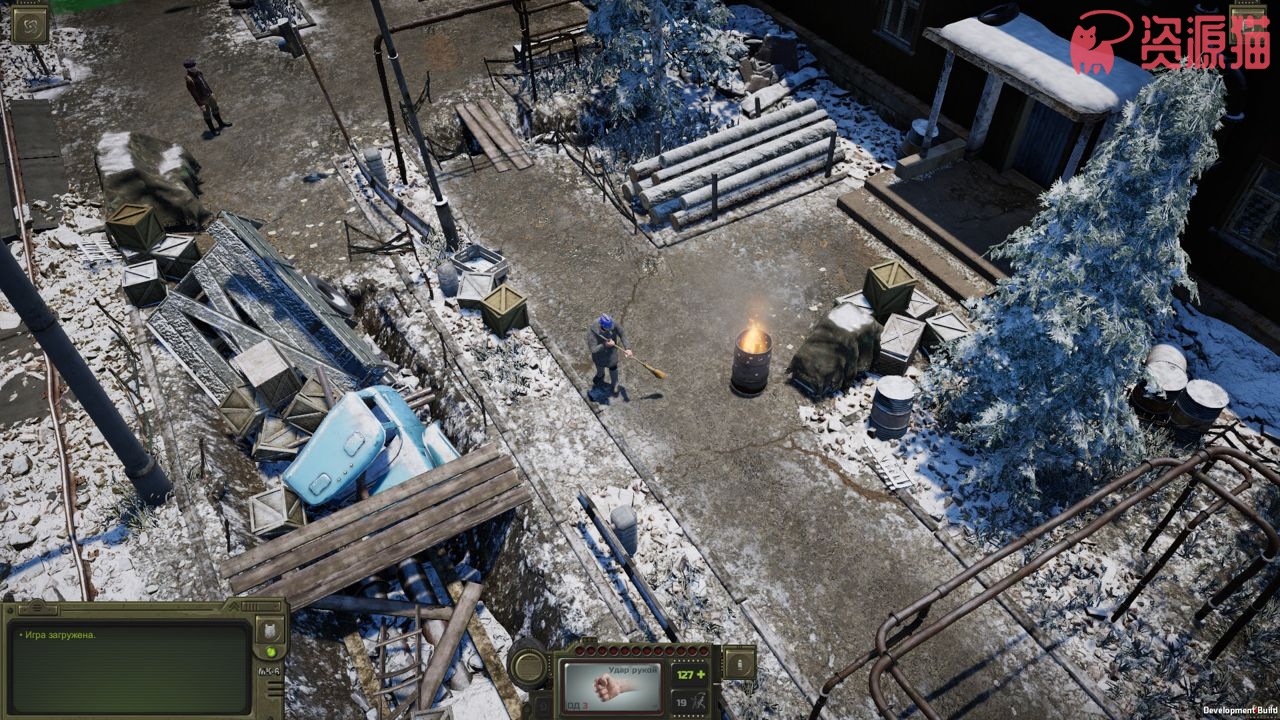
Task: Click the round dial beside the weapon panel
Action: coord(529,666)
